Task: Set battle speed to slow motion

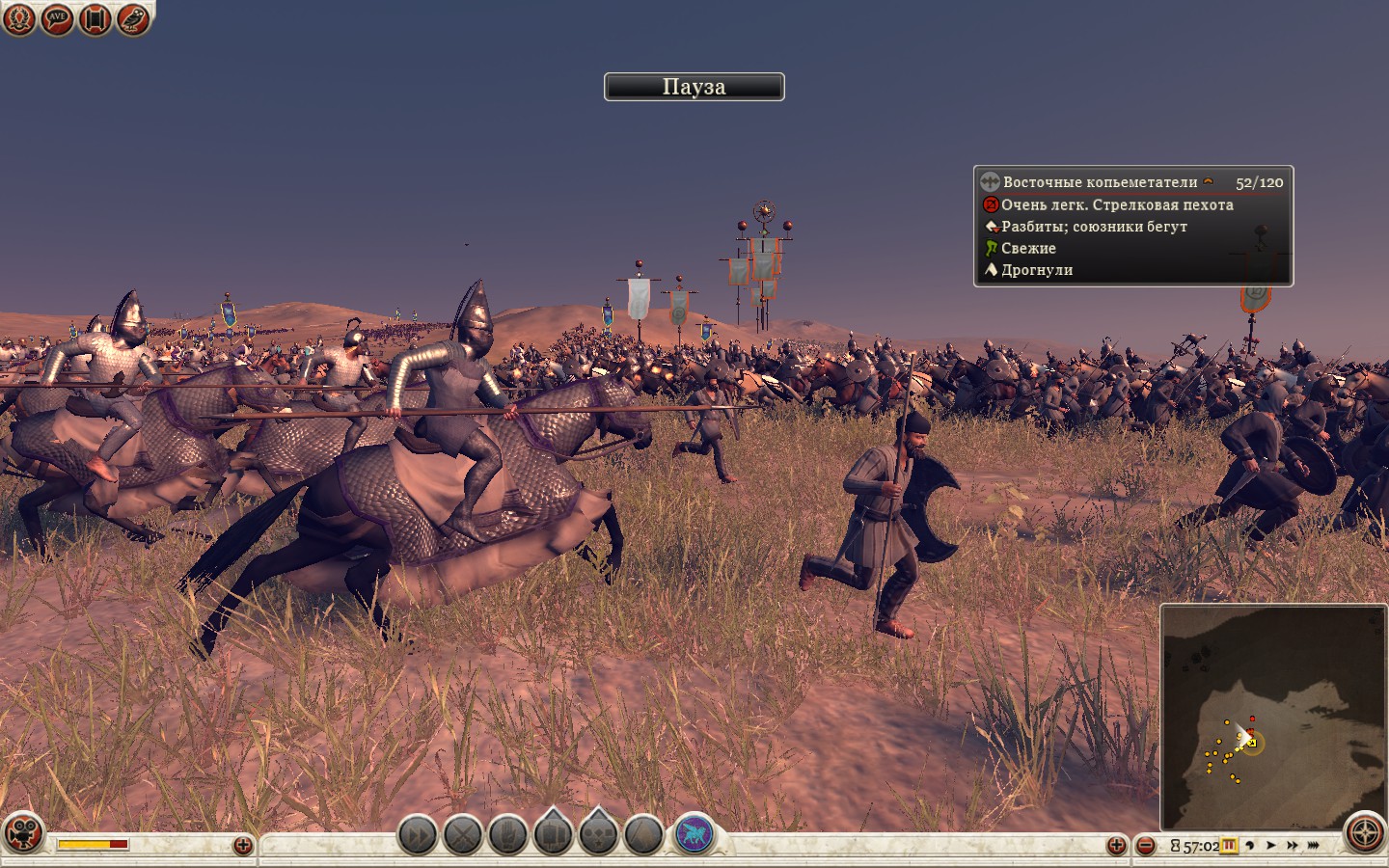Action: click(1250, 846)
